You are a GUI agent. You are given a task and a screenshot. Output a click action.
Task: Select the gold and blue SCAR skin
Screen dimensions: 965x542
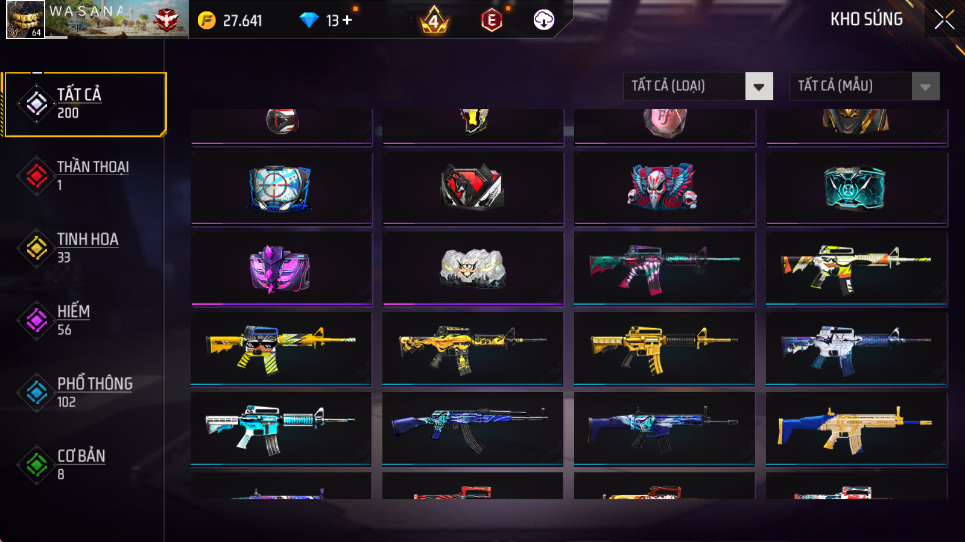[856, 427]
